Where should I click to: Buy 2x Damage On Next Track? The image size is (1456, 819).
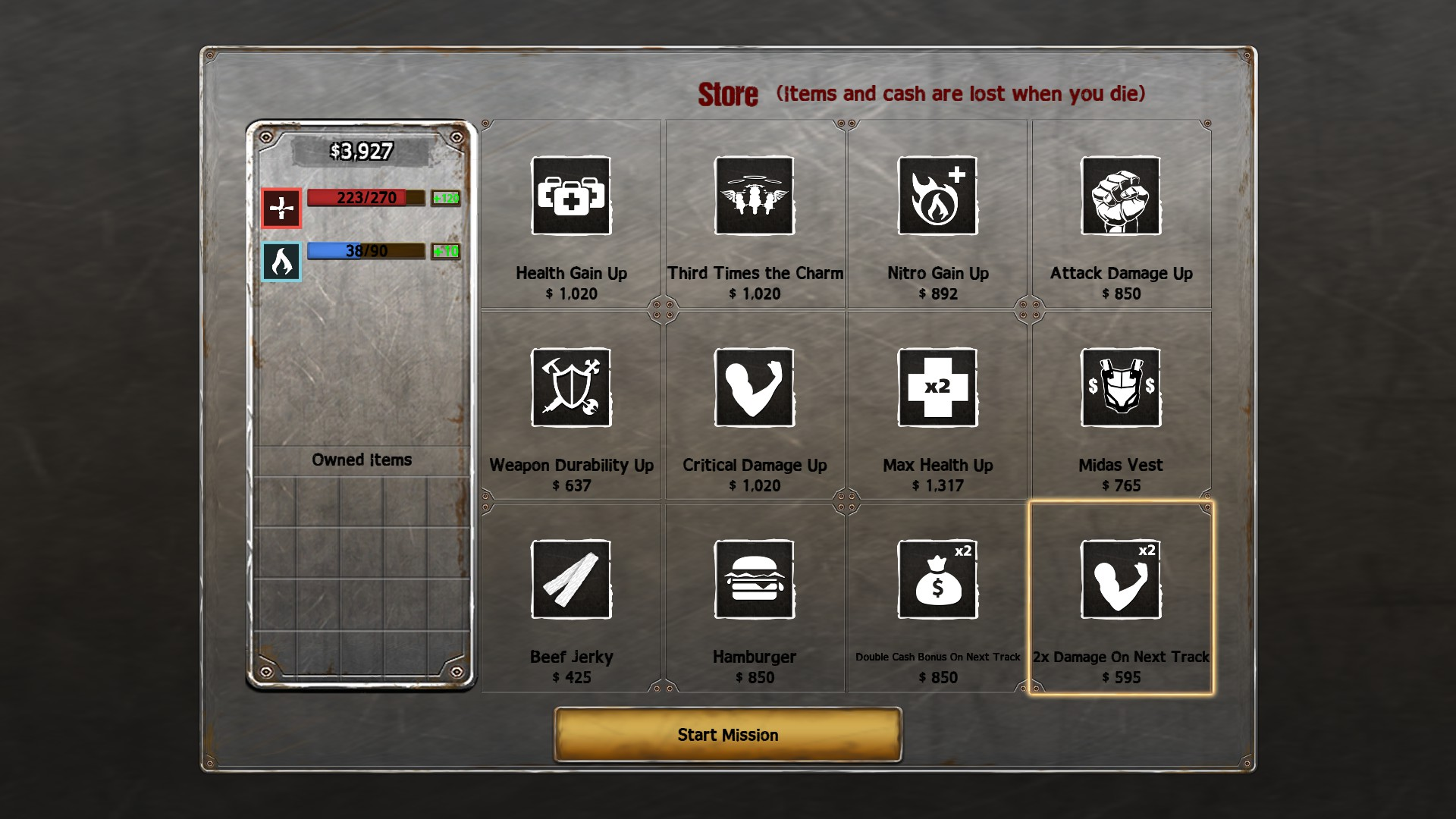(x=1121, y=579)
